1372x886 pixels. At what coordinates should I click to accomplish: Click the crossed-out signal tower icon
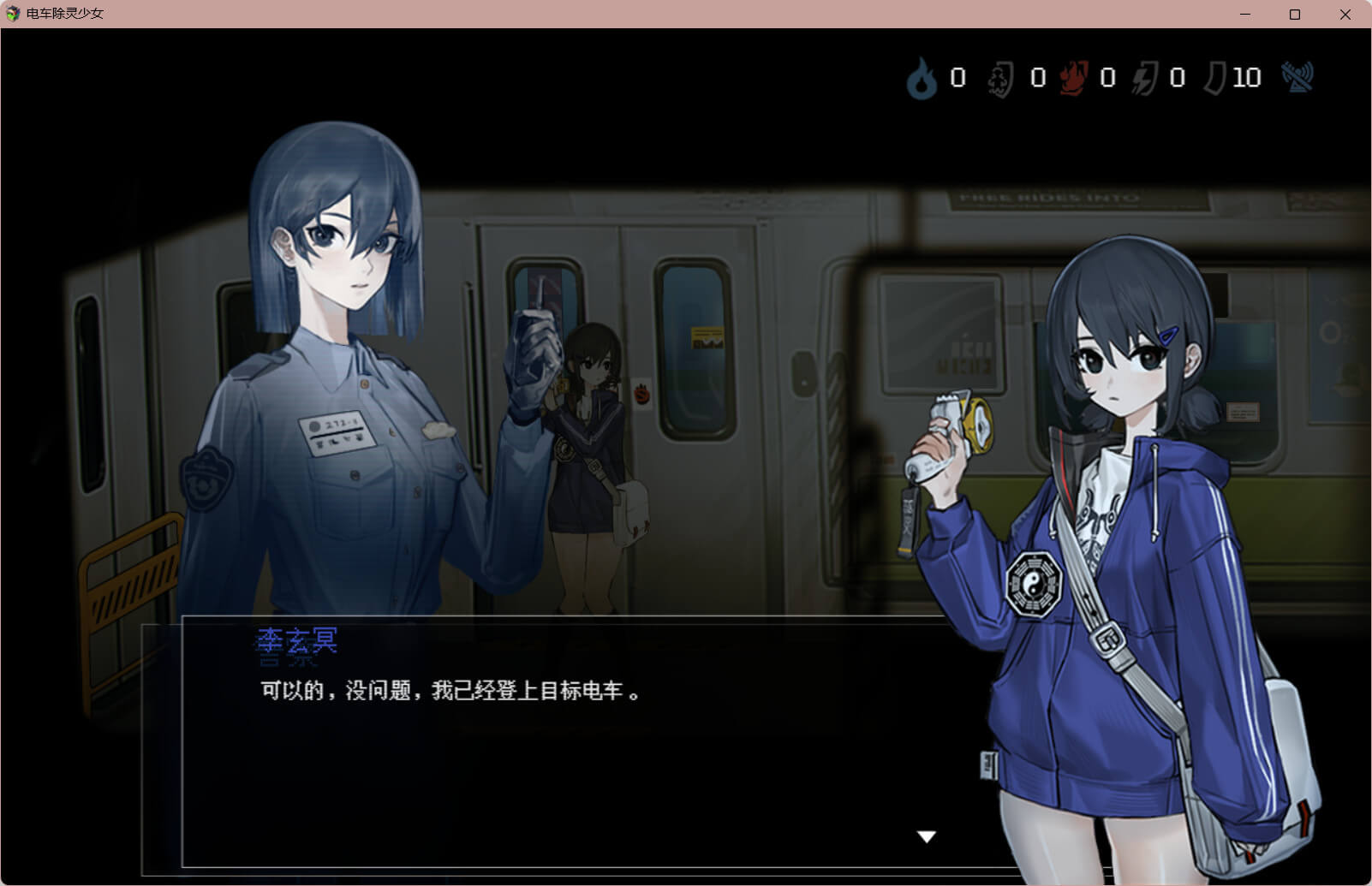pos(1297,77)
